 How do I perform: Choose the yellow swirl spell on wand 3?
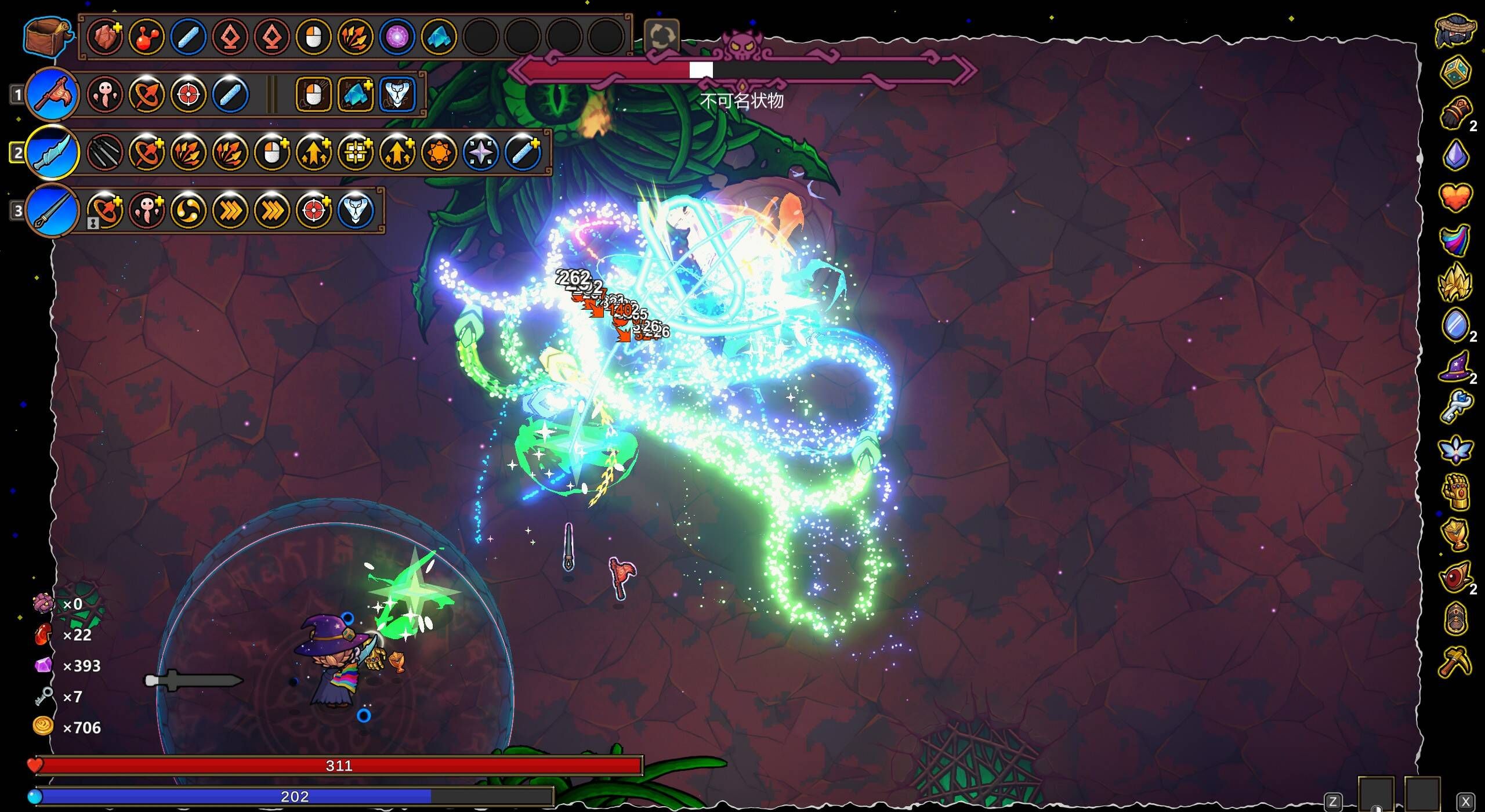[x=189, y=211]
